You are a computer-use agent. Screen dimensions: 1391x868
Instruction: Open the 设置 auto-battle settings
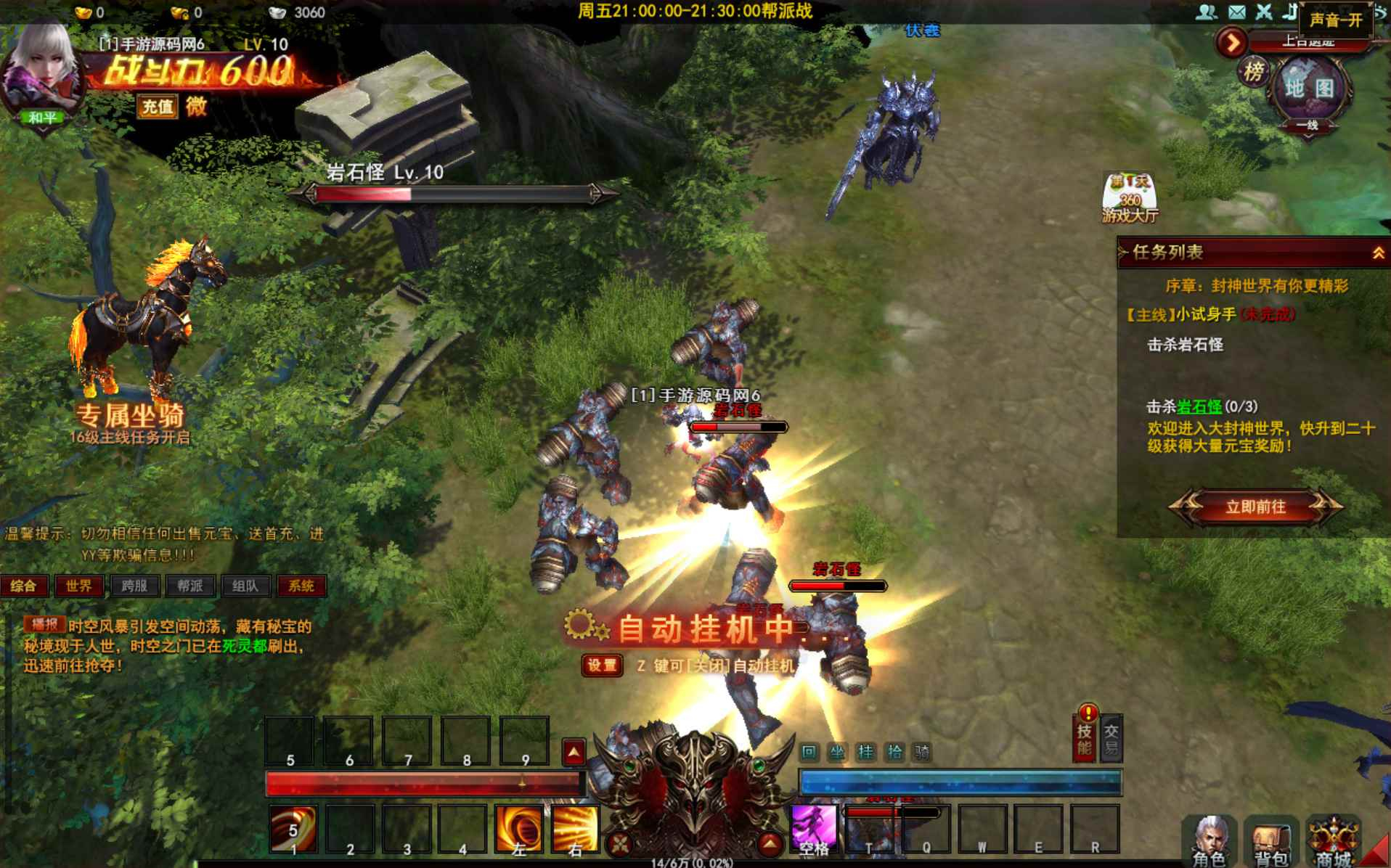602,666
